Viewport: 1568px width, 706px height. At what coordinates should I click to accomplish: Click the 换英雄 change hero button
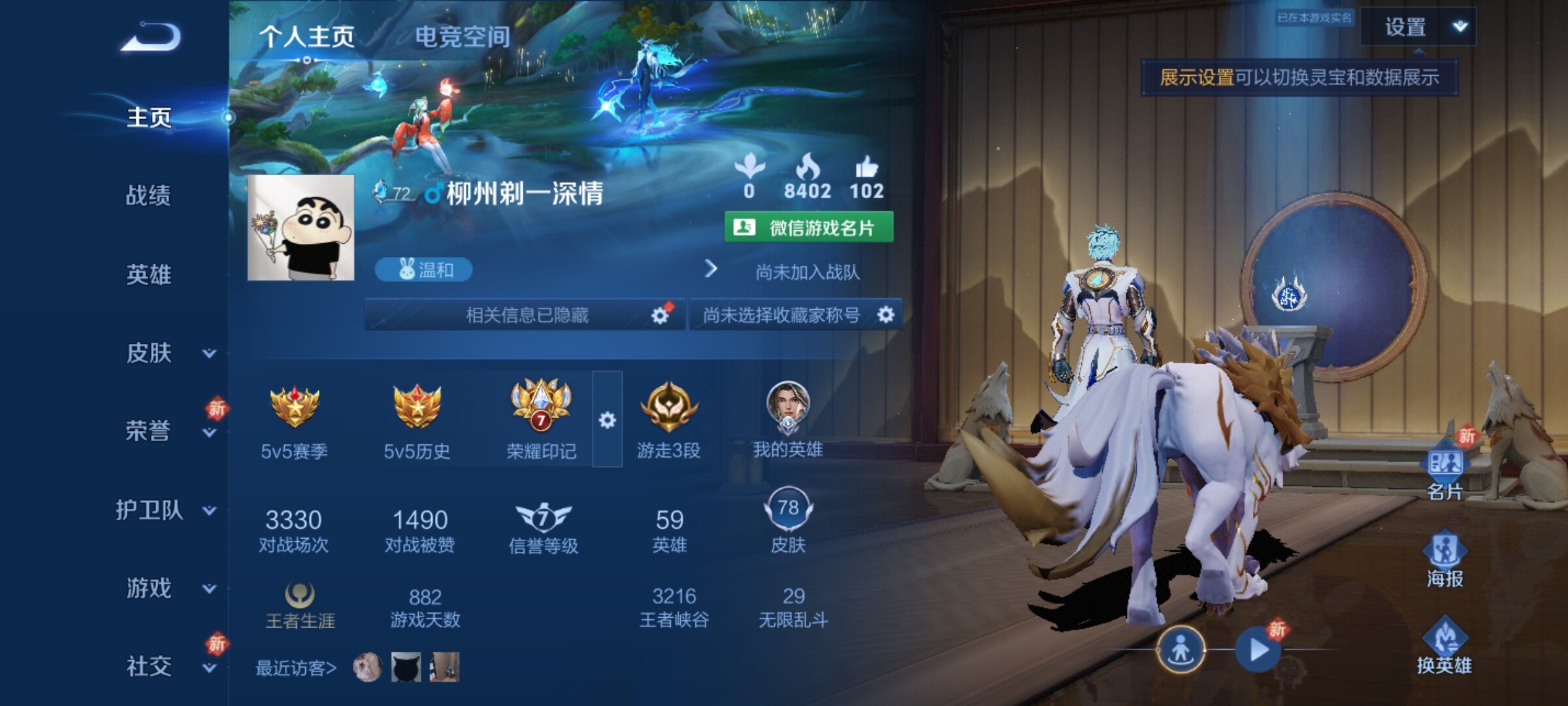[1445, 646]
